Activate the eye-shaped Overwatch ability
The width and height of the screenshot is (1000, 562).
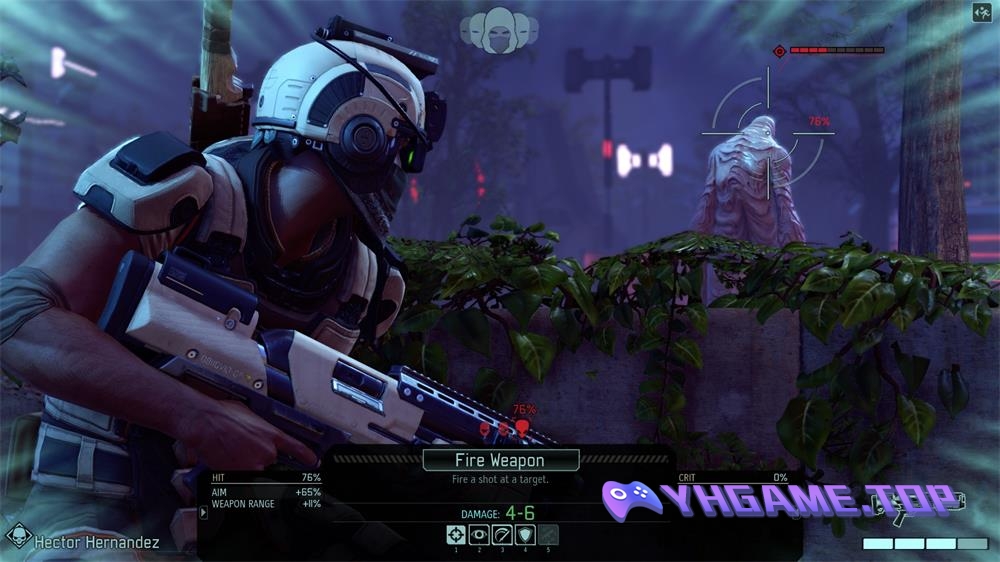479,535
